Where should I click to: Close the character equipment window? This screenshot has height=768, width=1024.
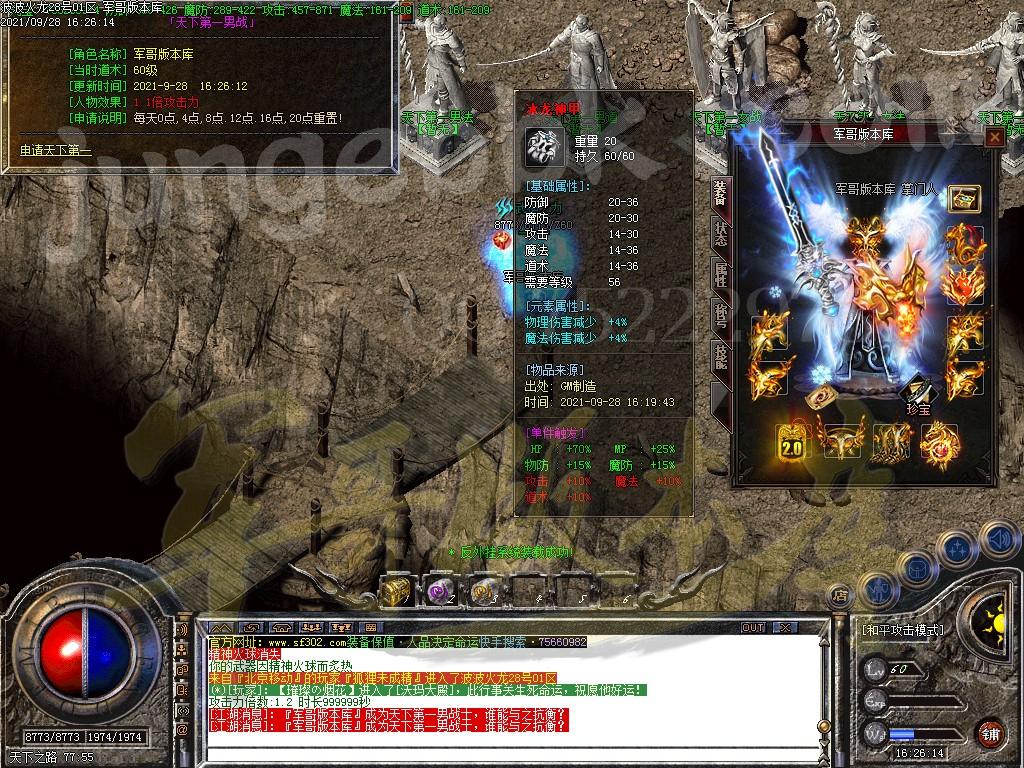(x=994, y=138)
